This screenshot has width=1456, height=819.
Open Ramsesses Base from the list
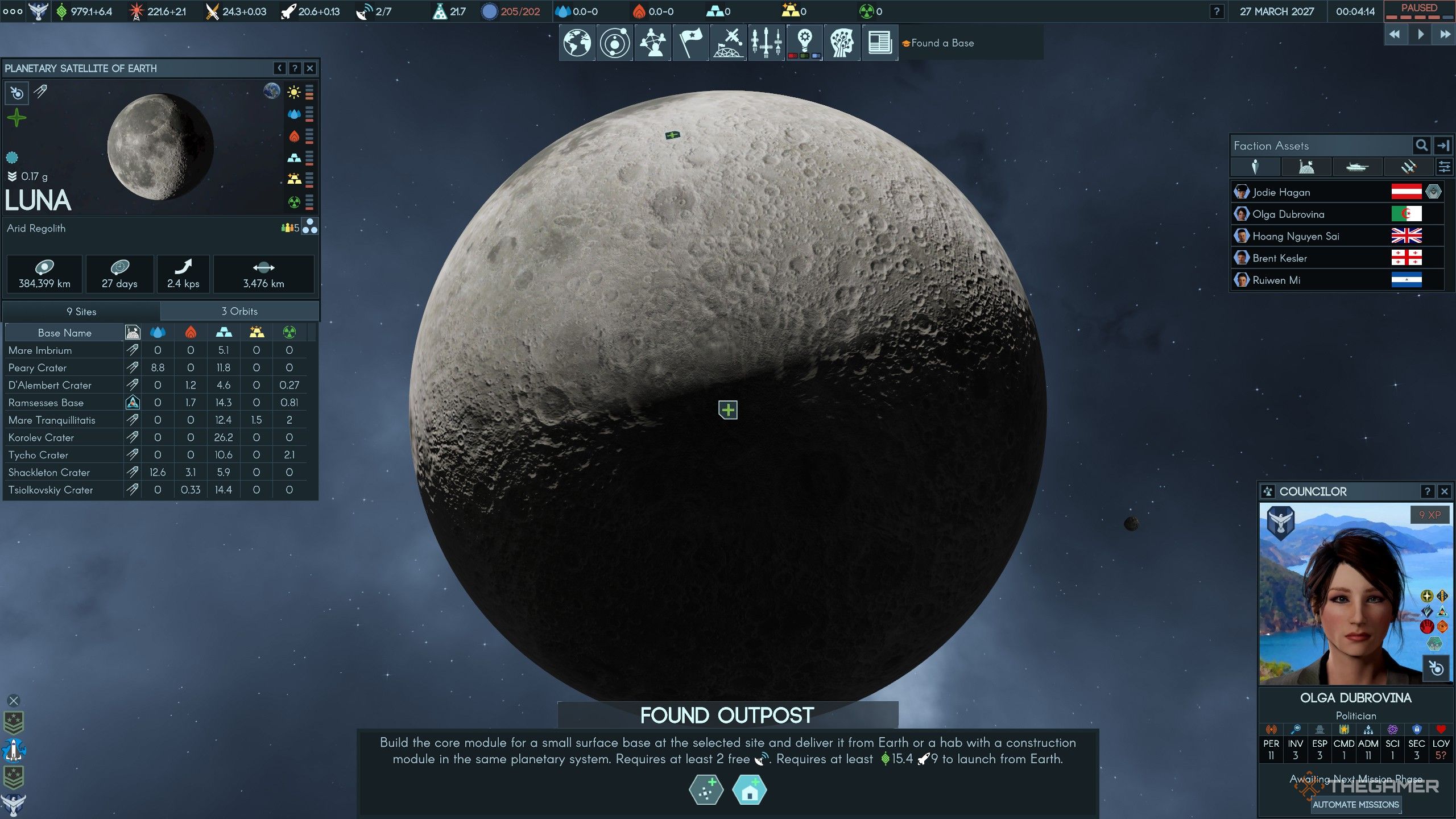click(x=46, y=403)
